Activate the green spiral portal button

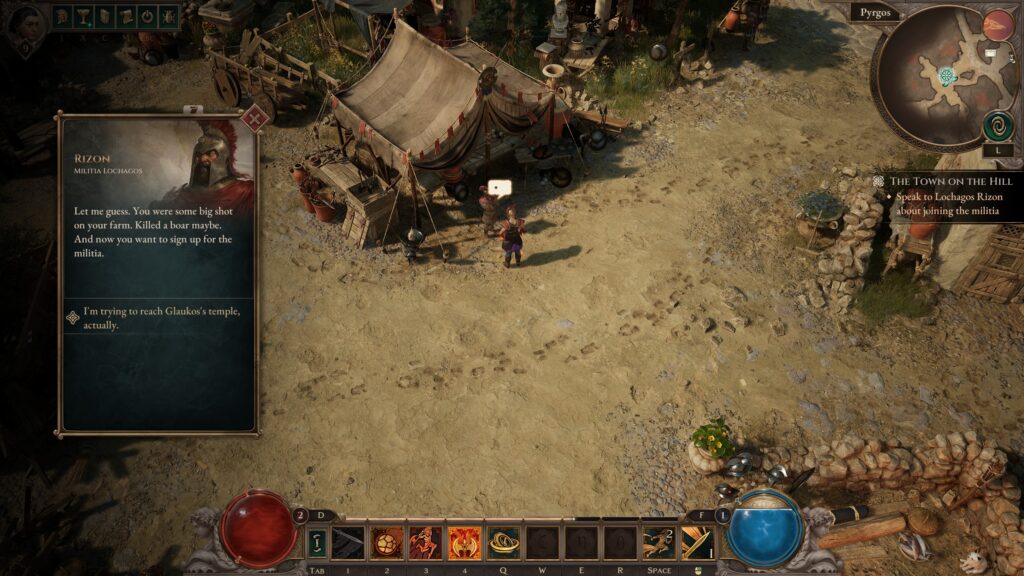click(997, 126)
